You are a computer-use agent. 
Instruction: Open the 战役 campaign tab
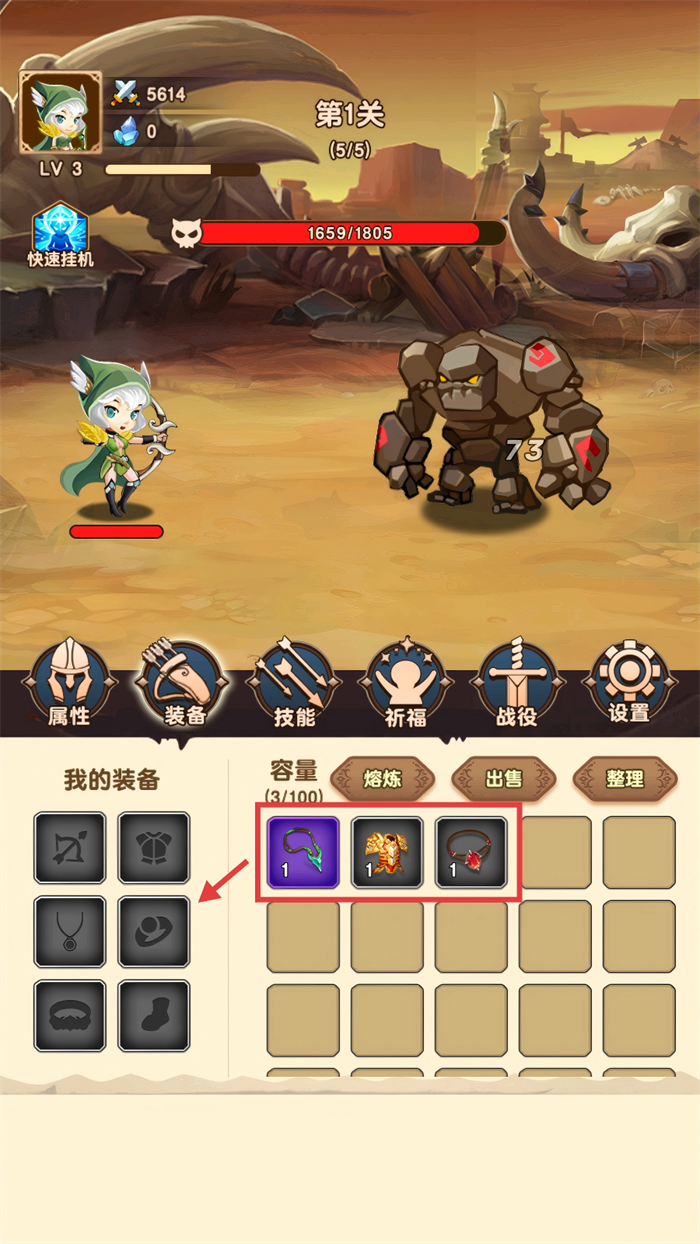[517, 685]
